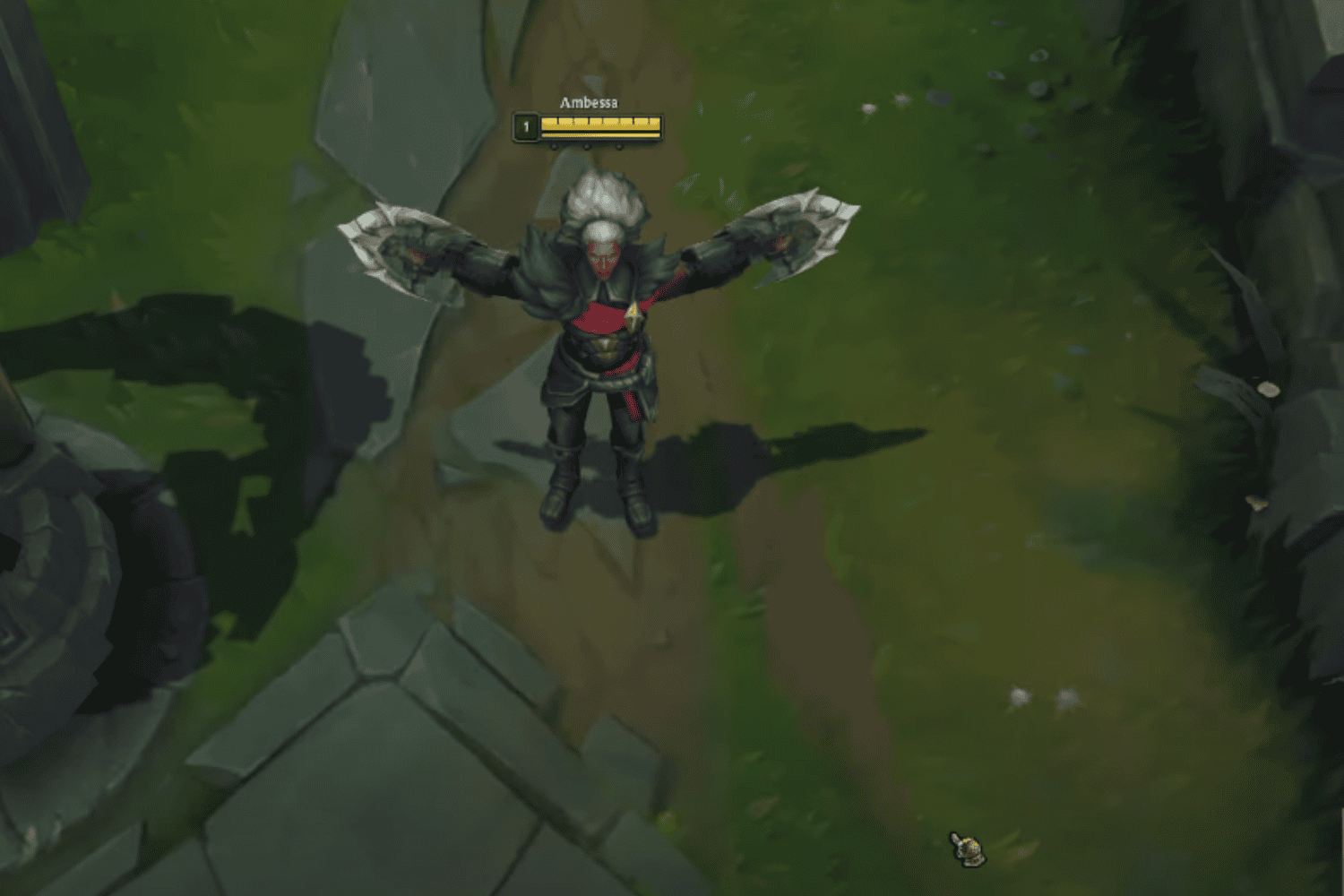Viewport: 1344px width, 896px height.
Task: Click the golden emblem on Ambessa's chest
Action: point(633,312)
